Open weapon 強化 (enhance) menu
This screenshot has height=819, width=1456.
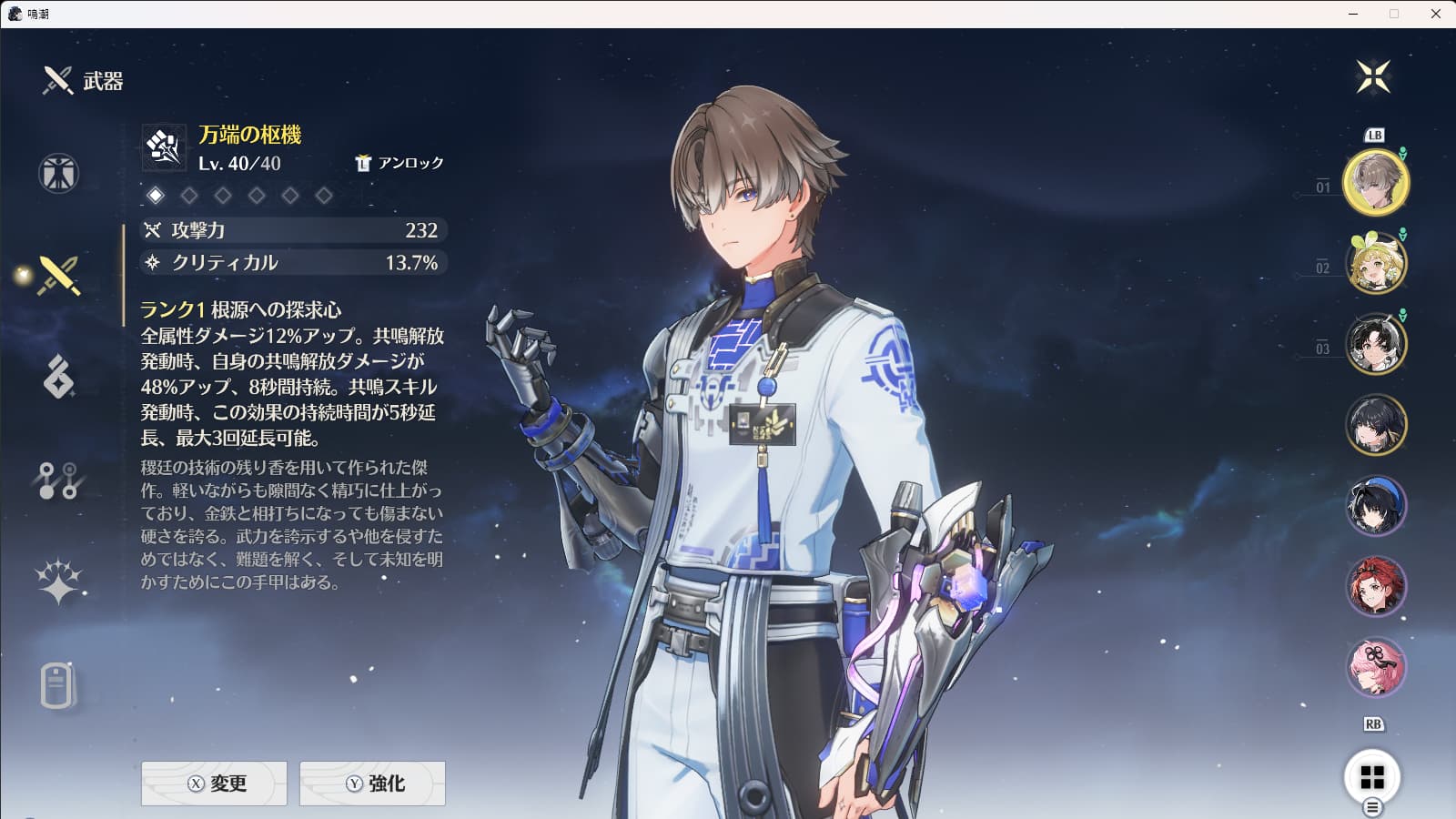tap(372, 784)
